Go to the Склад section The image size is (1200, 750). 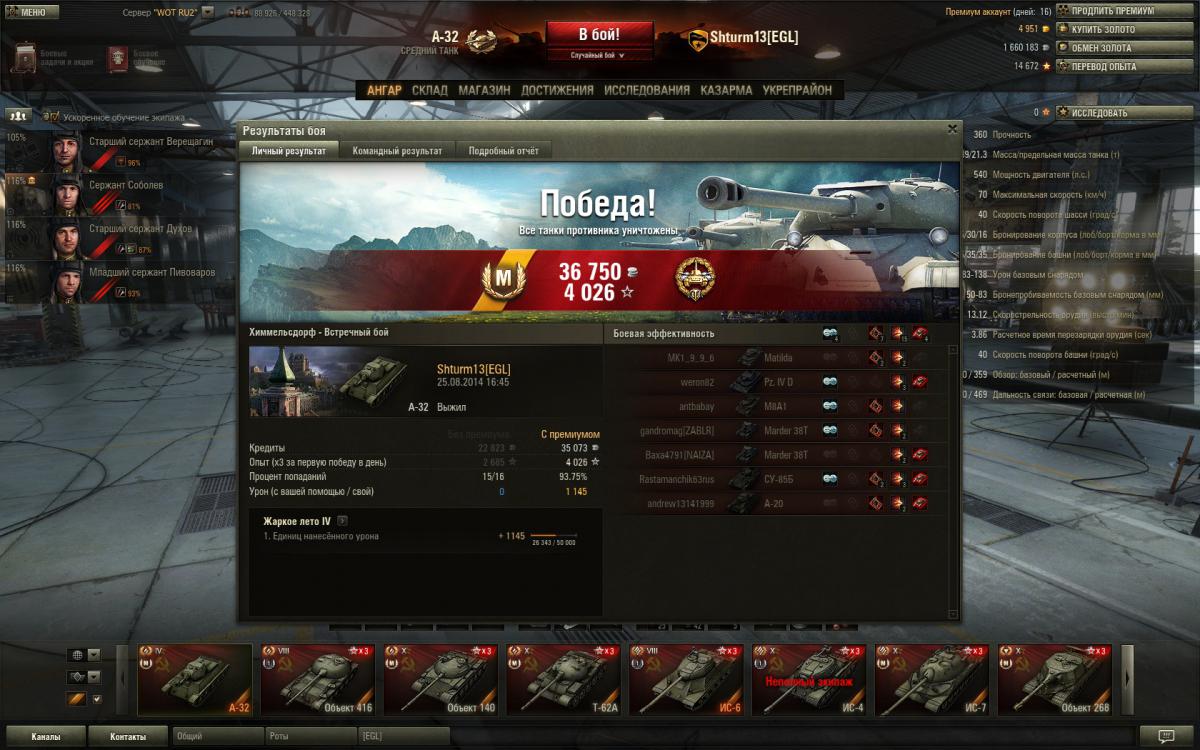[x=430, y=90]
